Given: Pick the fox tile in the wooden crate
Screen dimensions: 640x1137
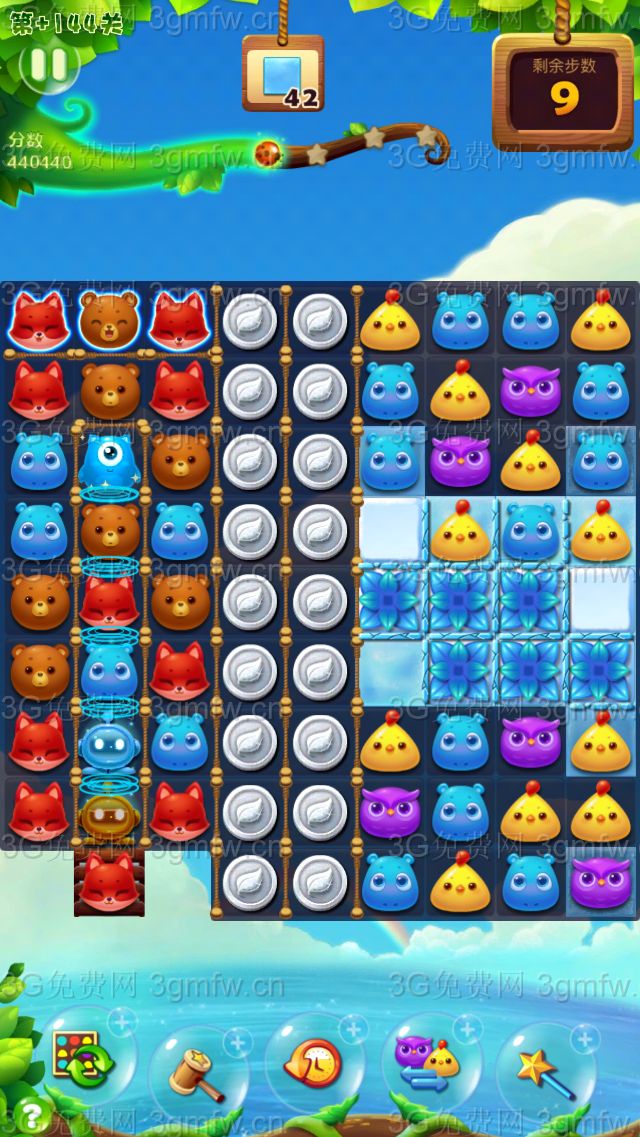Looking at the screenshot, I should coord(109,881).
